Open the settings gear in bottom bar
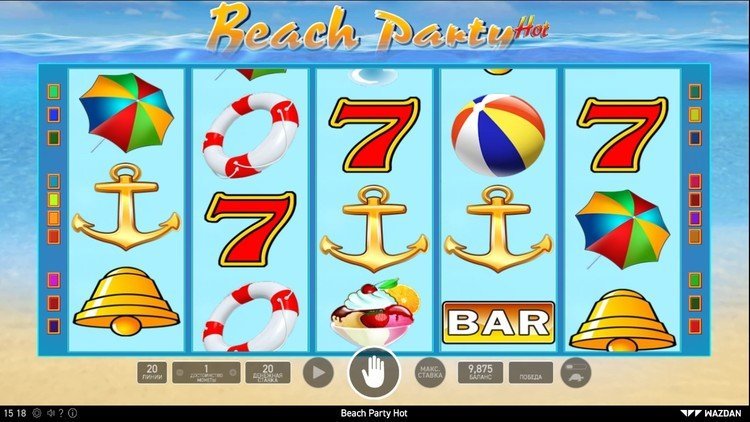Viewport: 750px width, 422px height. [37, 413]
